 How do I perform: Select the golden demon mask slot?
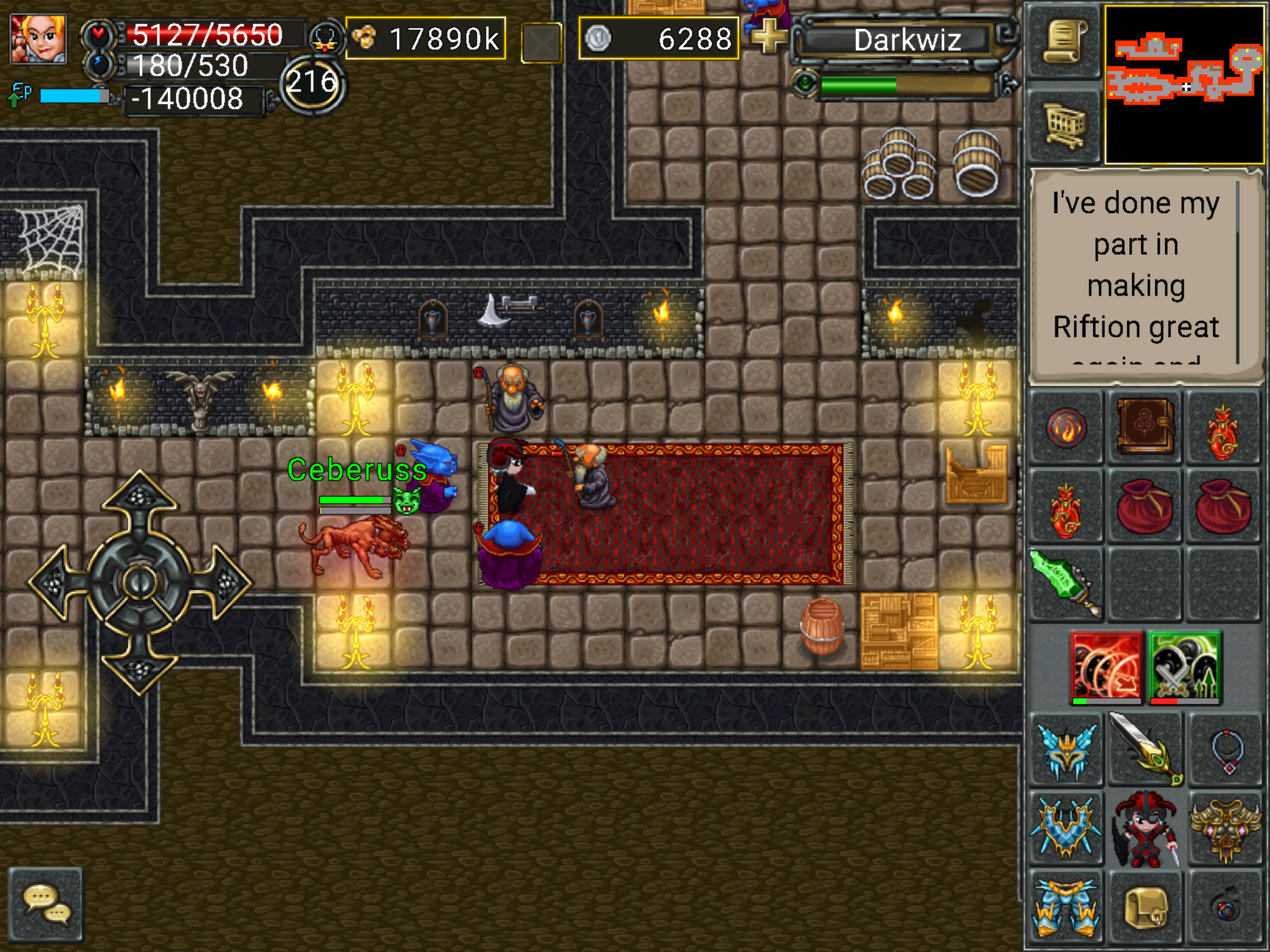(1225, 828)
